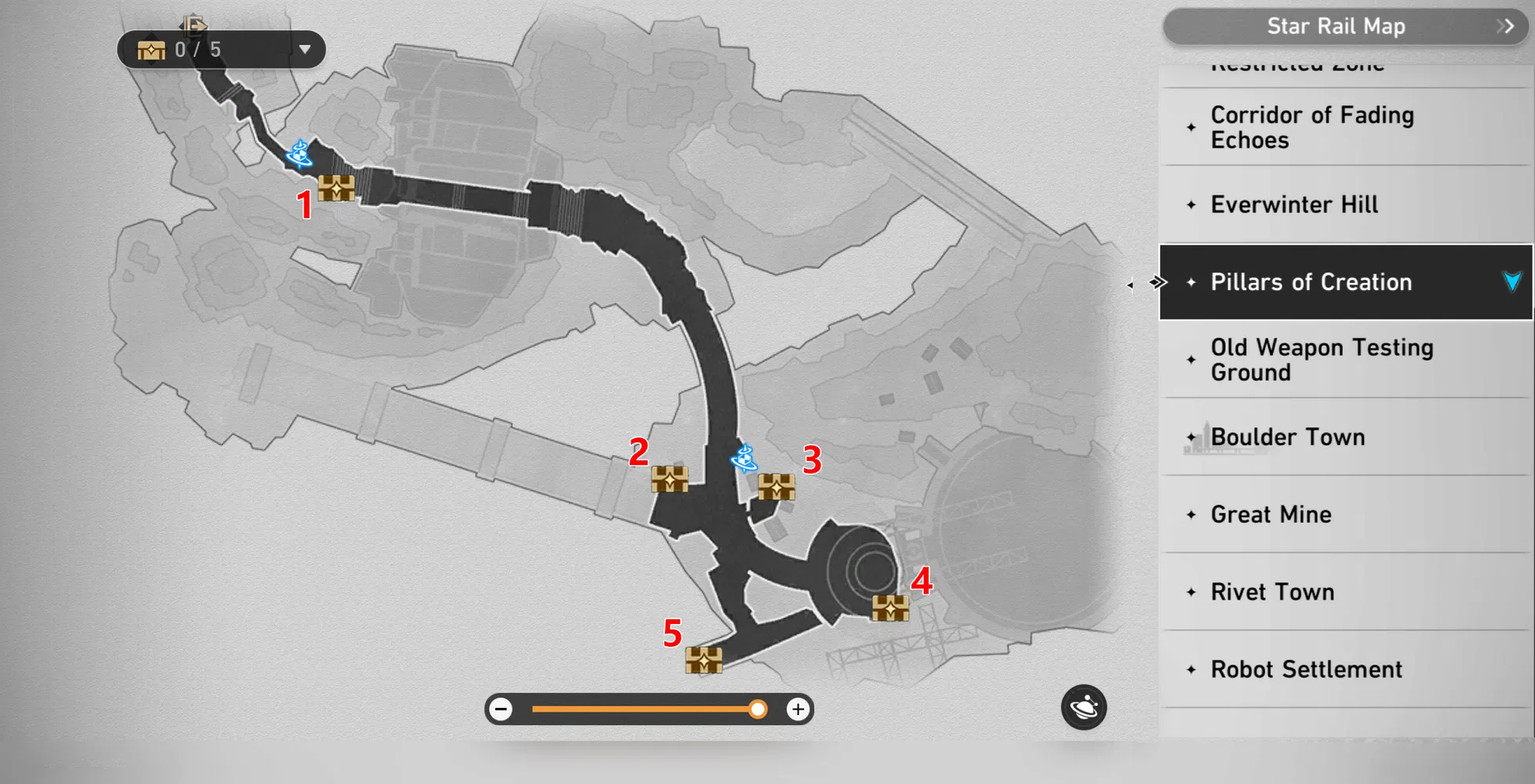This screenshot has width=1535, height=784.
Task: Select the Great Mine list entry
Action: [x=1271, y=514]
